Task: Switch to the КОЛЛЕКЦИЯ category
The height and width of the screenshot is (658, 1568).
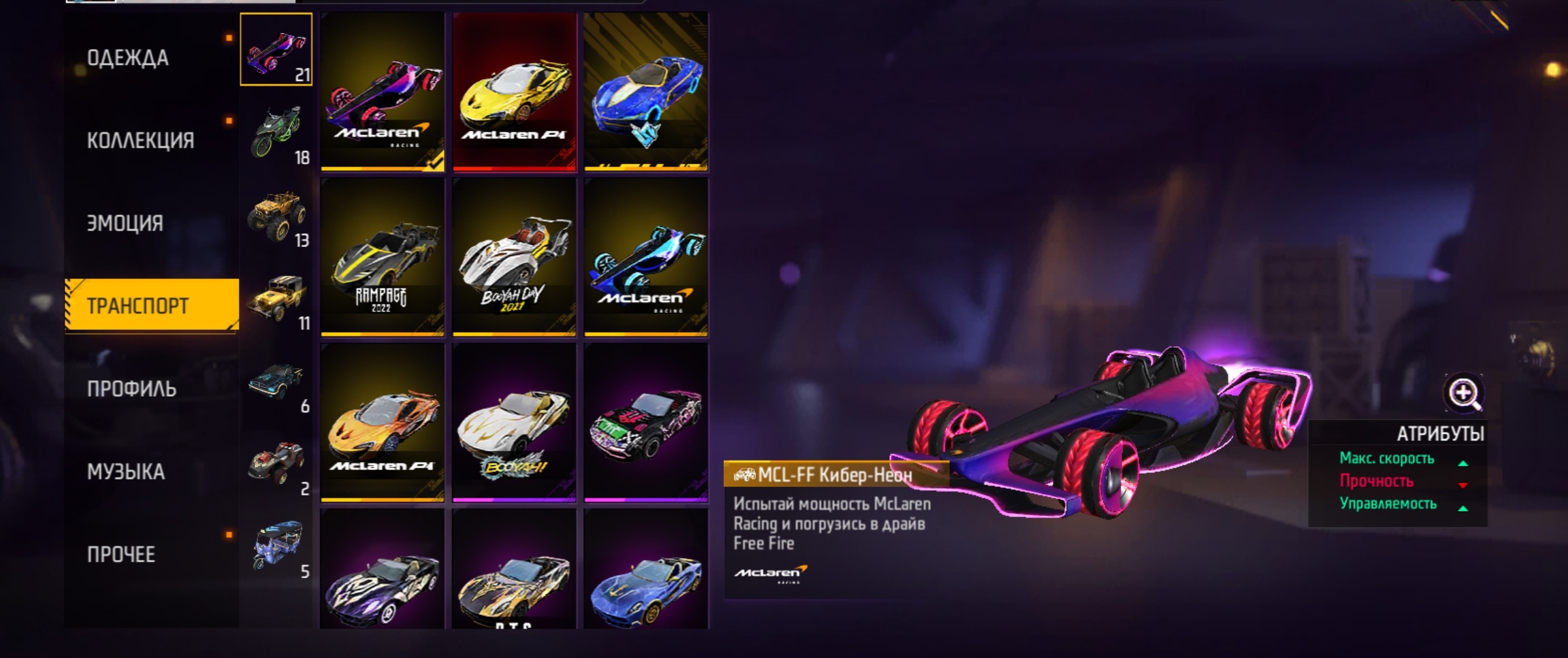Action: pyautogui.click(x=140, y=140)
